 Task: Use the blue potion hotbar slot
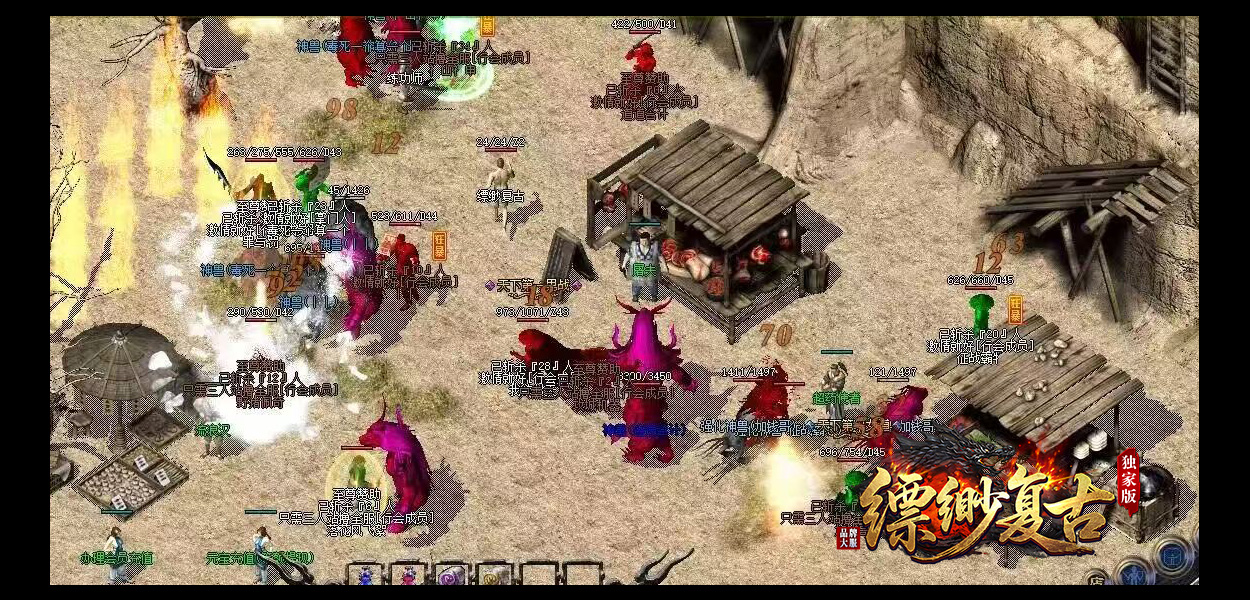[364, 575]
